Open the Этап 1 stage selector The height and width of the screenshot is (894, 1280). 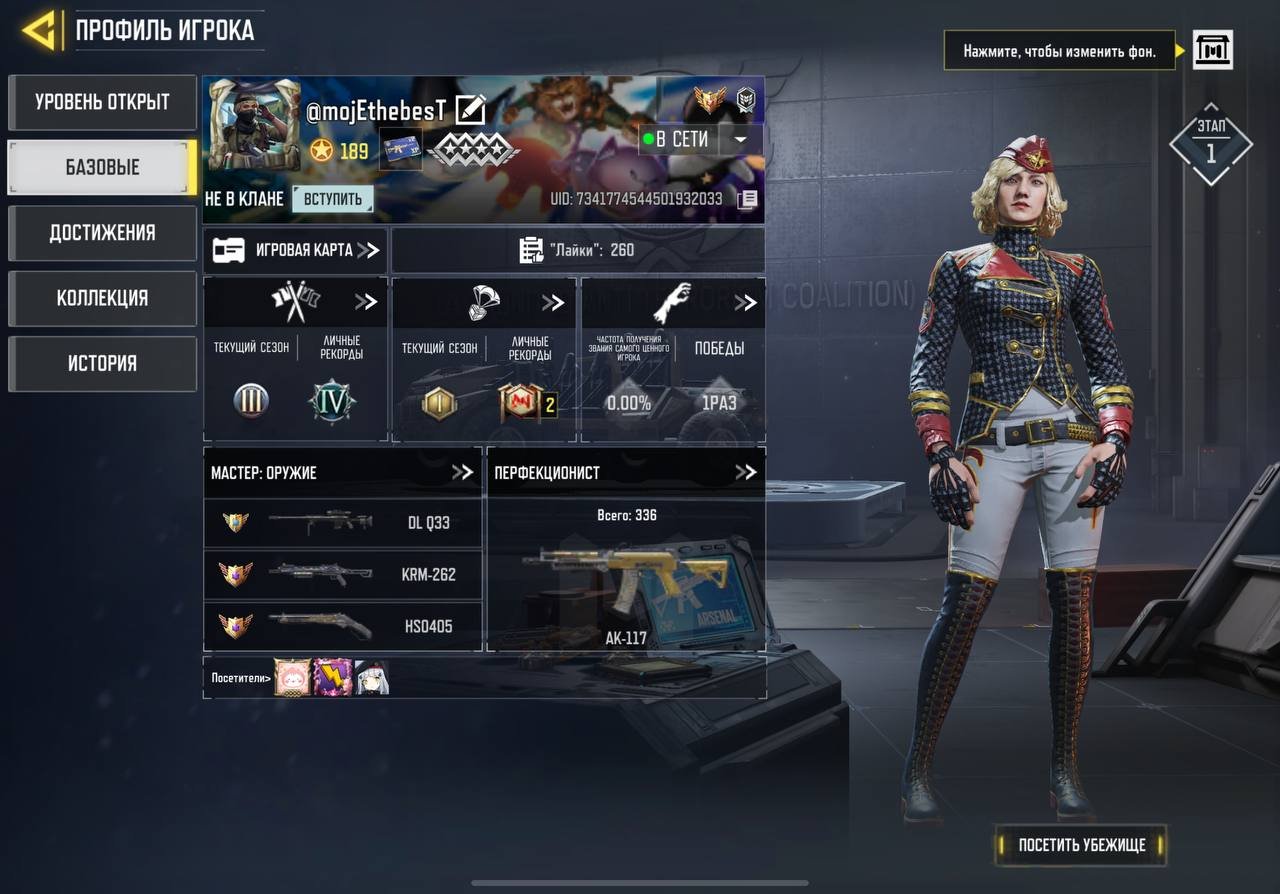click(1210, 146)
